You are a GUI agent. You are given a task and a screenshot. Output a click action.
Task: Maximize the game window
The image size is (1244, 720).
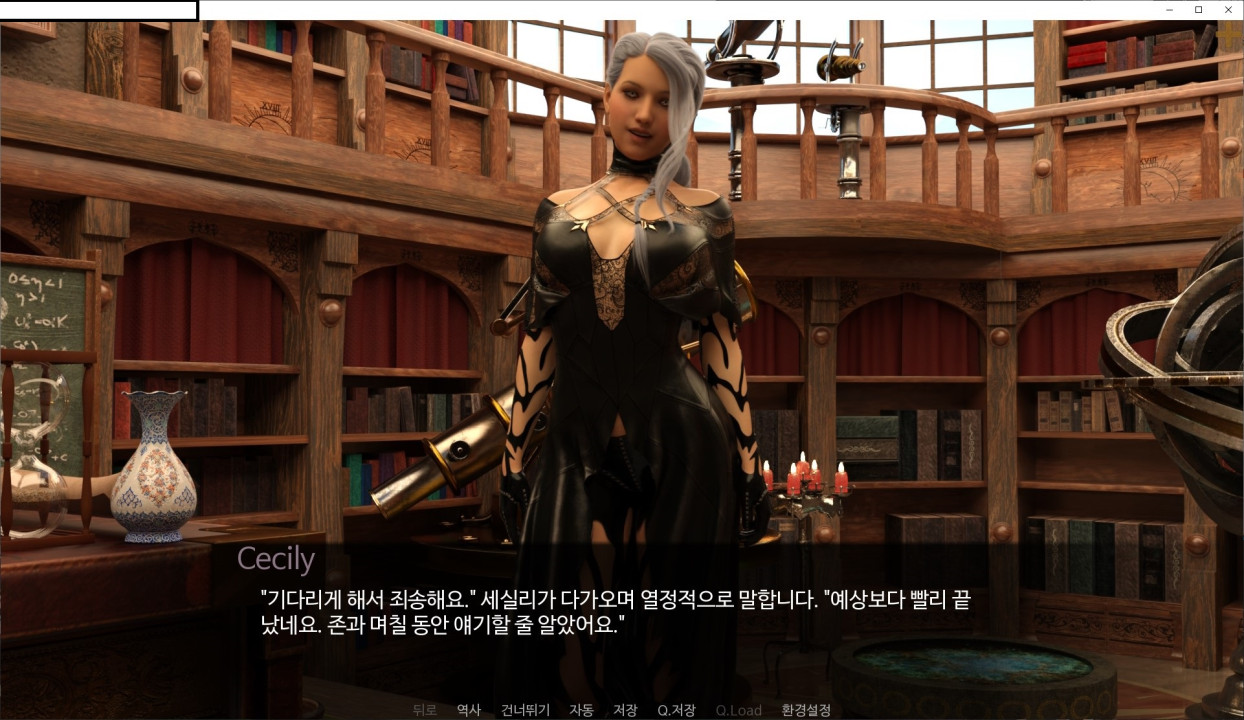(1199, 9)
